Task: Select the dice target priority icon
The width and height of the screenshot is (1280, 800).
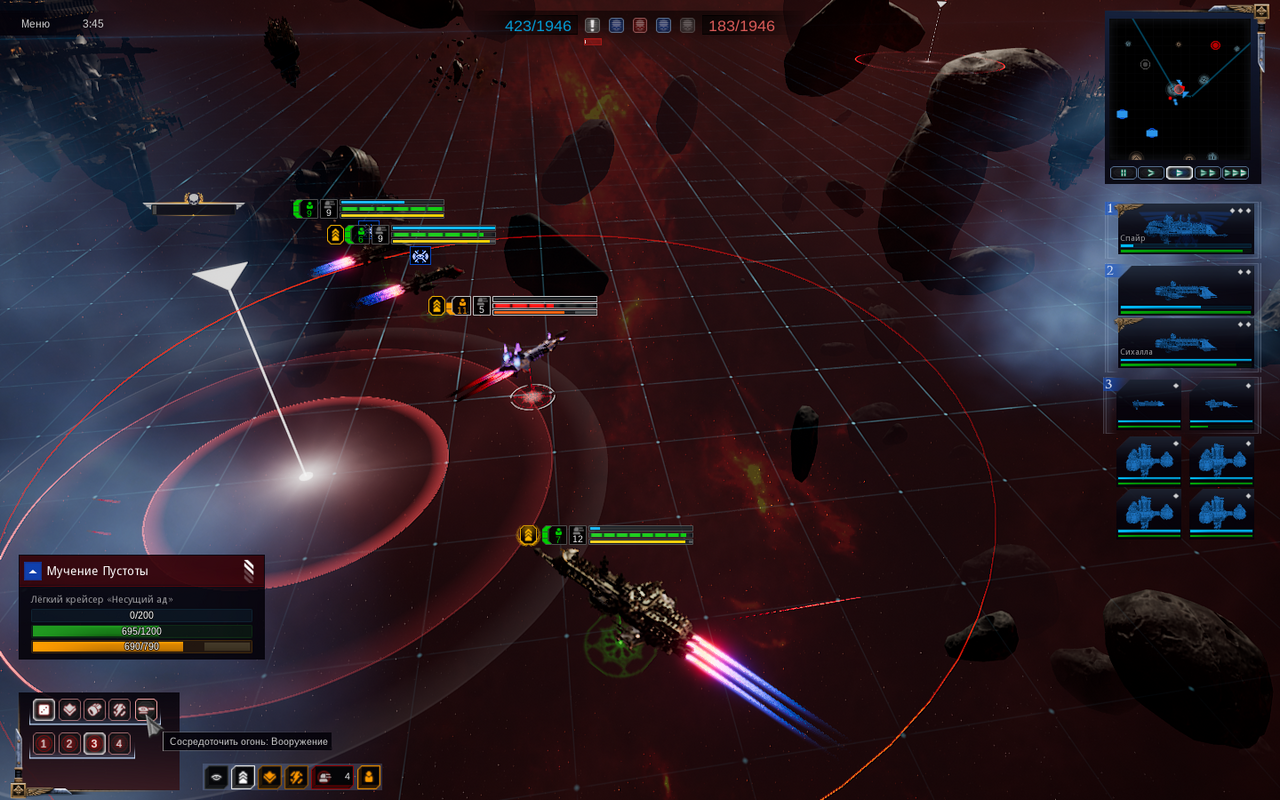Action: [44, 710]
